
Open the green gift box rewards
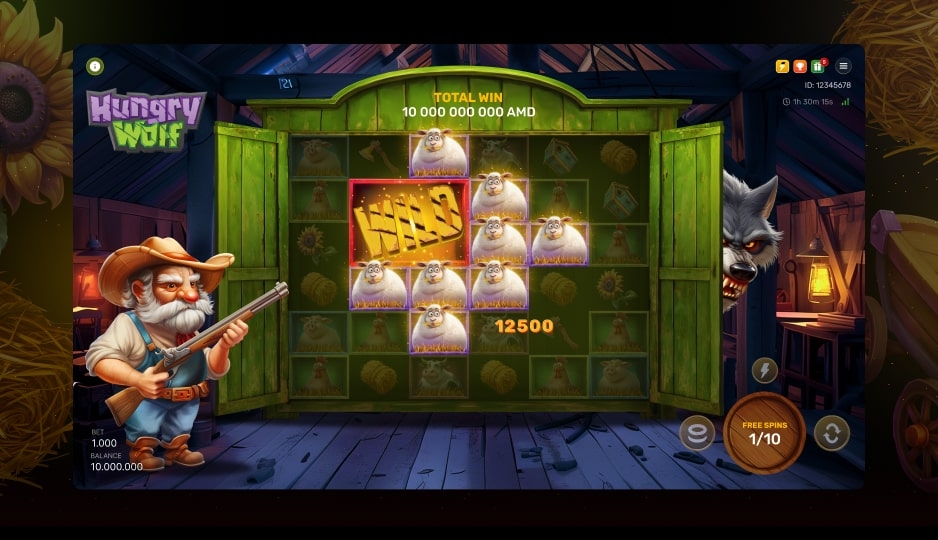coord(818,66)
